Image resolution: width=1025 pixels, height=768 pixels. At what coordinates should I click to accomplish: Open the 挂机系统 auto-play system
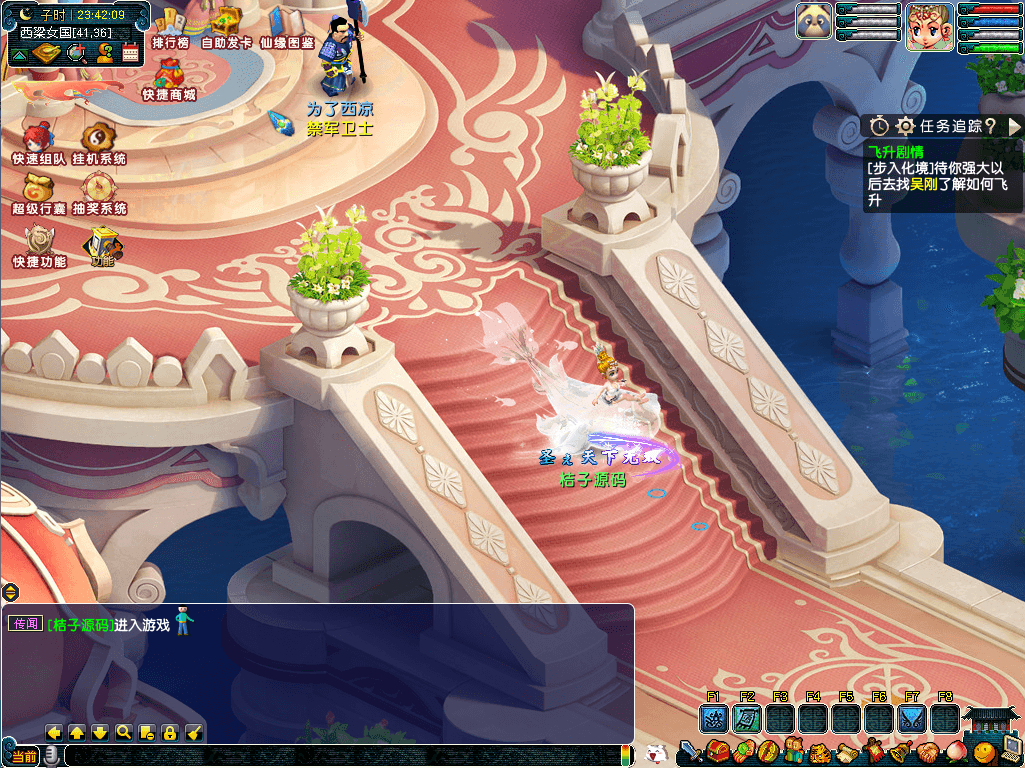(98, 142)
